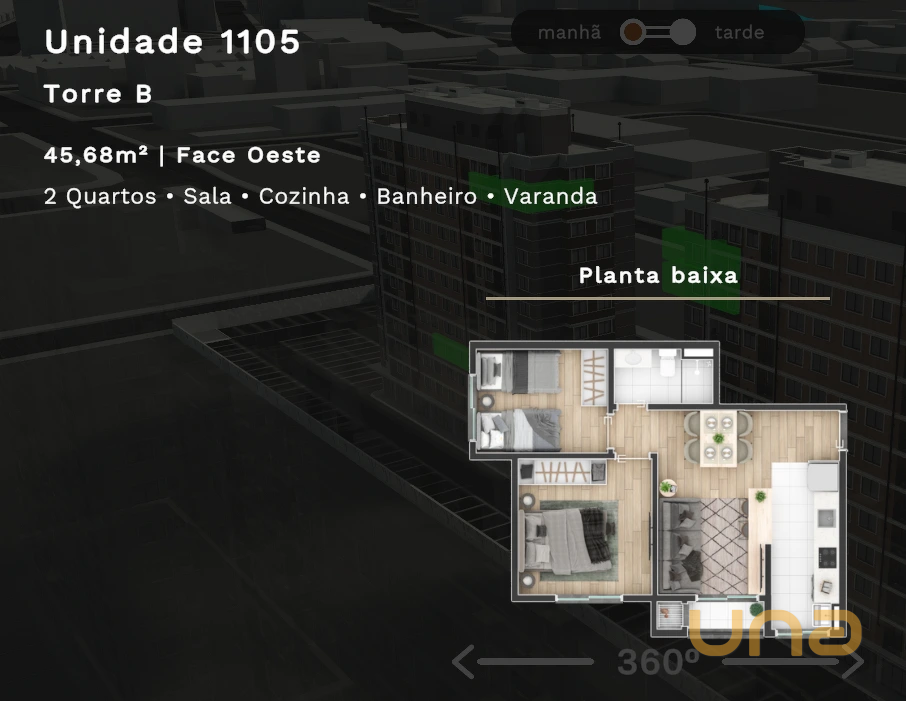Rotate the 360° view left arrow
The height and width of the screenshot is (701, 906).
(x=463, y=661)
